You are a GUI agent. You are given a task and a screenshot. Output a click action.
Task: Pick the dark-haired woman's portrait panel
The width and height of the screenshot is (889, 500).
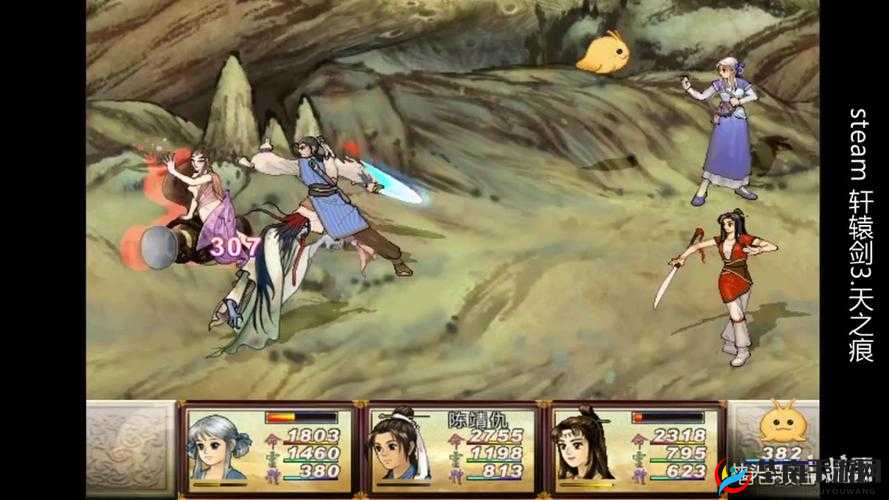click(581, 447)
